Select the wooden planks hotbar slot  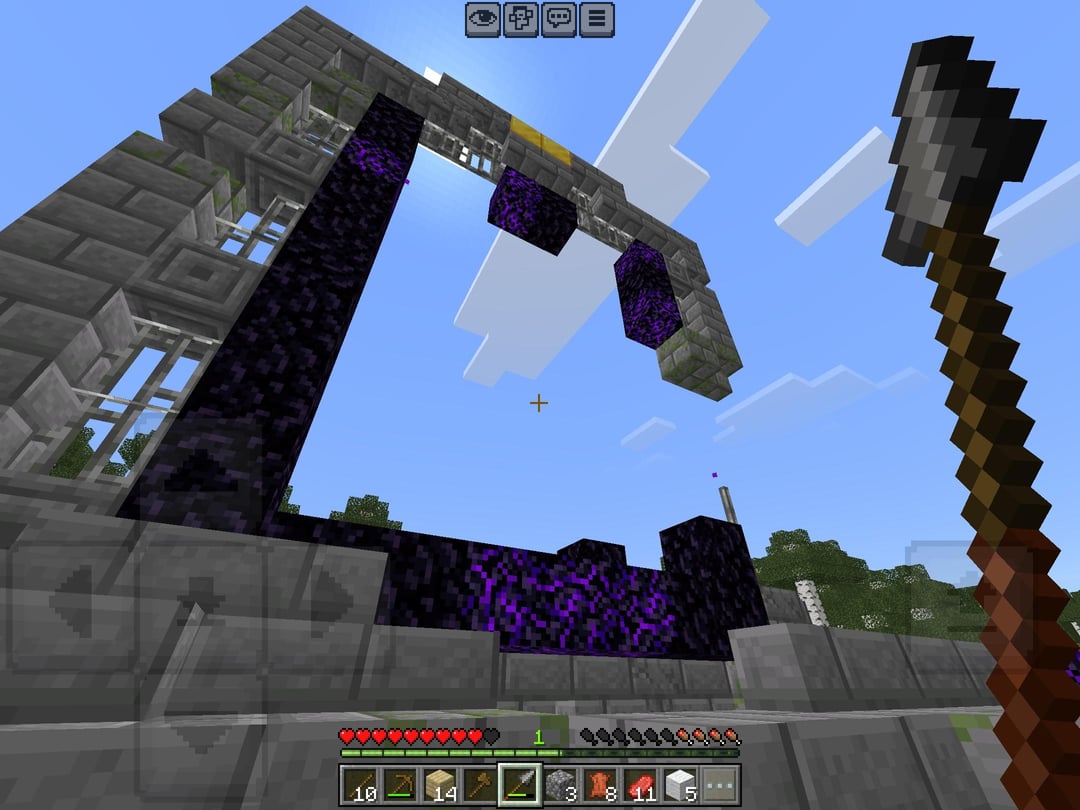(x=440, y=785)
